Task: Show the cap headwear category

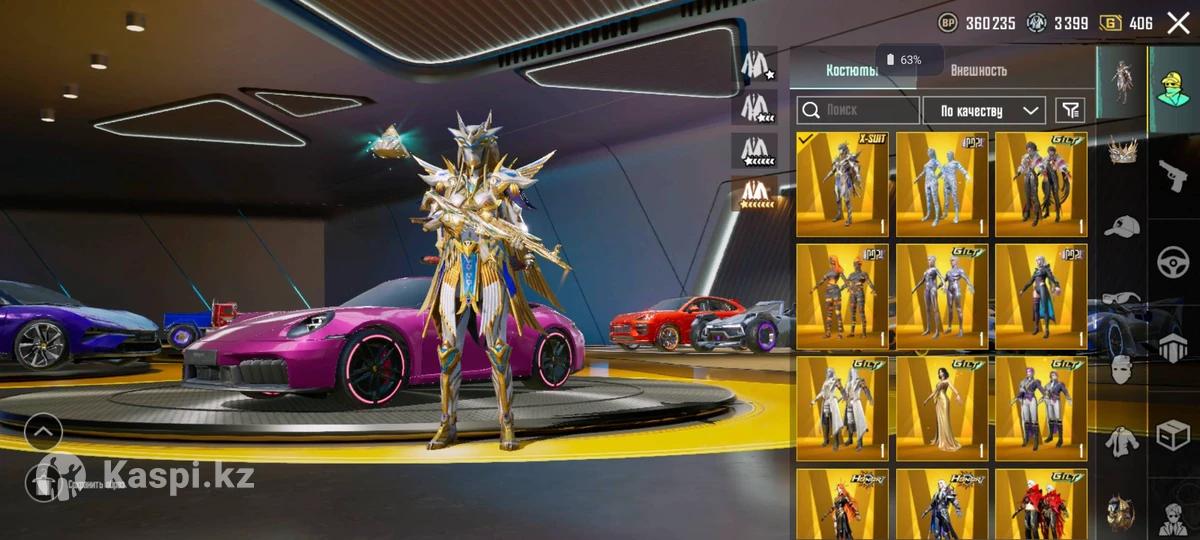Action: 1122,226
